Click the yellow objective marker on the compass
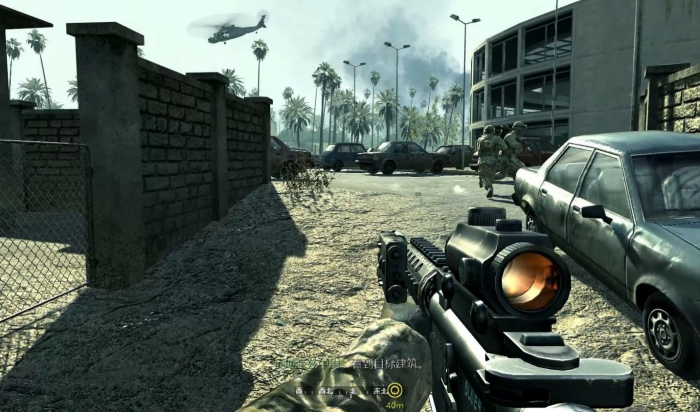This screenshot has height=412, width=700. pyautogui.click(x=395, y=390)
